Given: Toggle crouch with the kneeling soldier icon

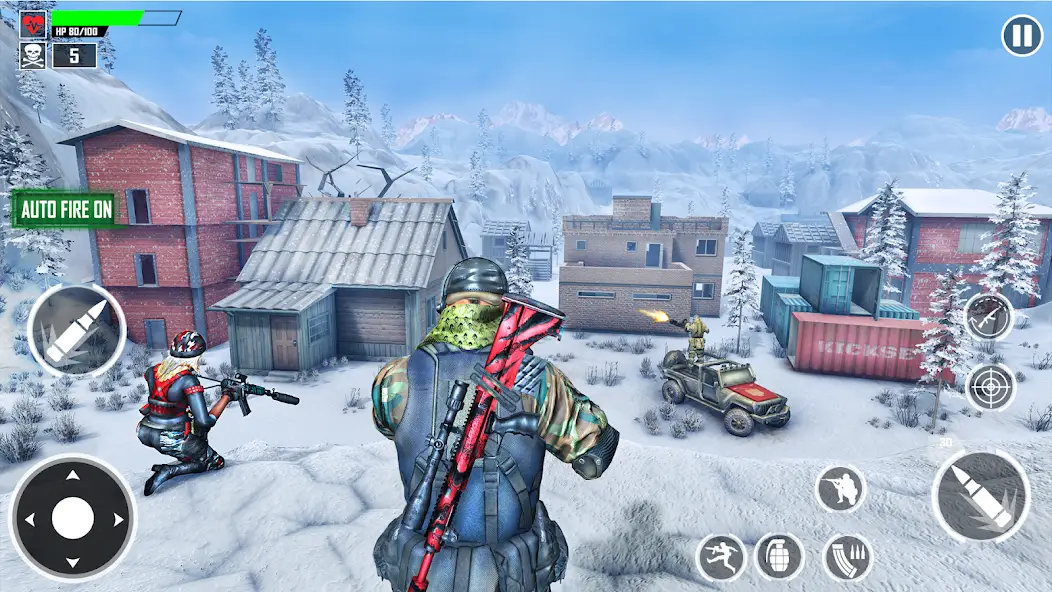Looking at the screenshot, I should (x=840, y=488).
